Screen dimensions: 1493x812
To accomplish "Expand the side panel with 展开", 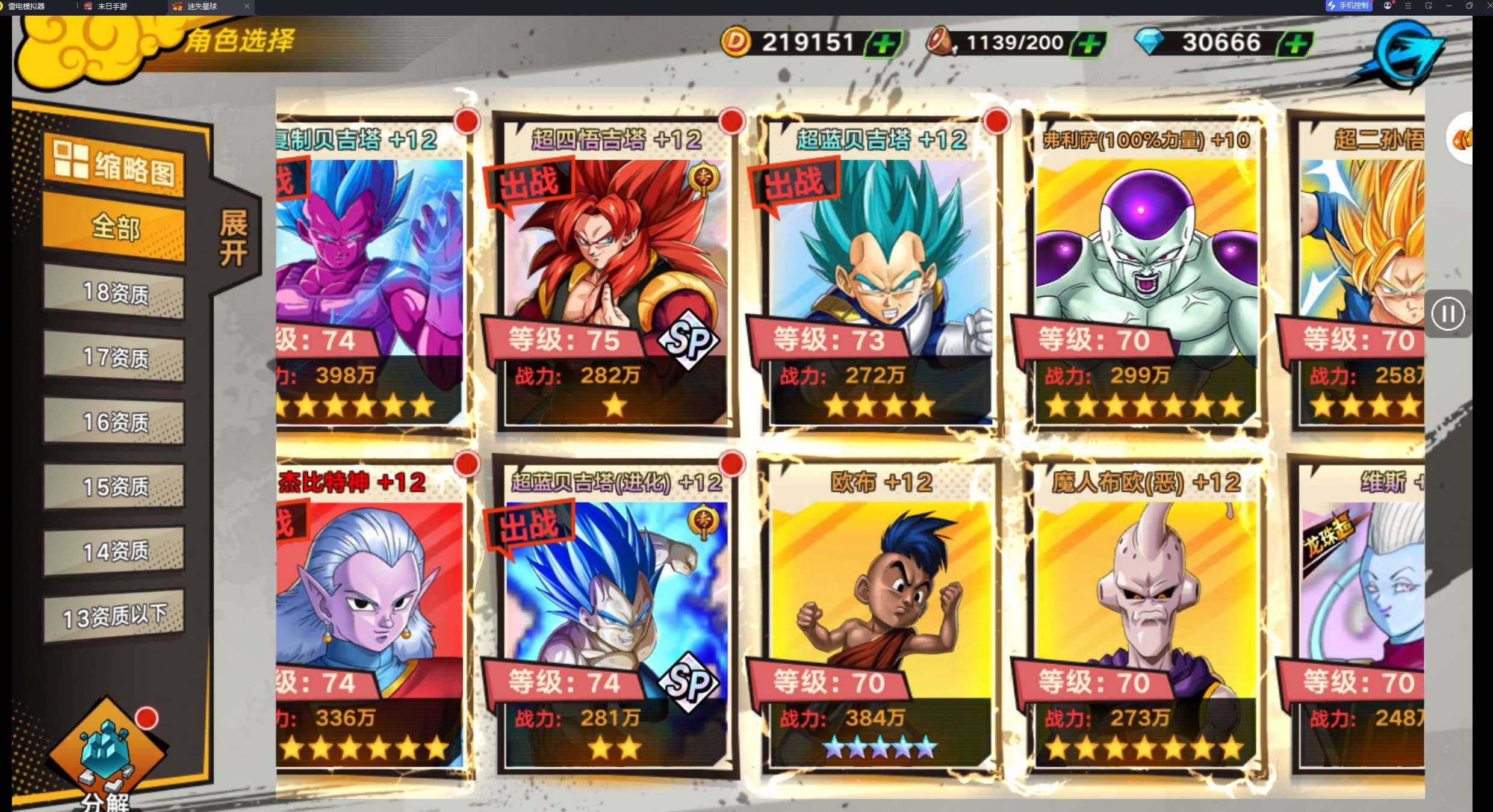I will click(x=234, y=238).
